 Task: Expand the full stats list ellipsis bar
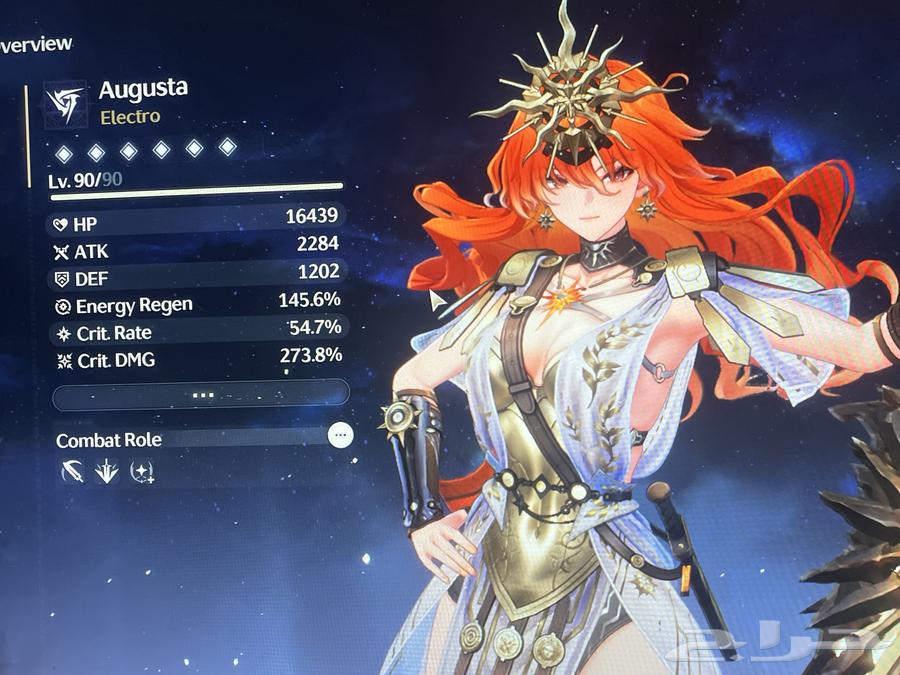pos(200,394)
